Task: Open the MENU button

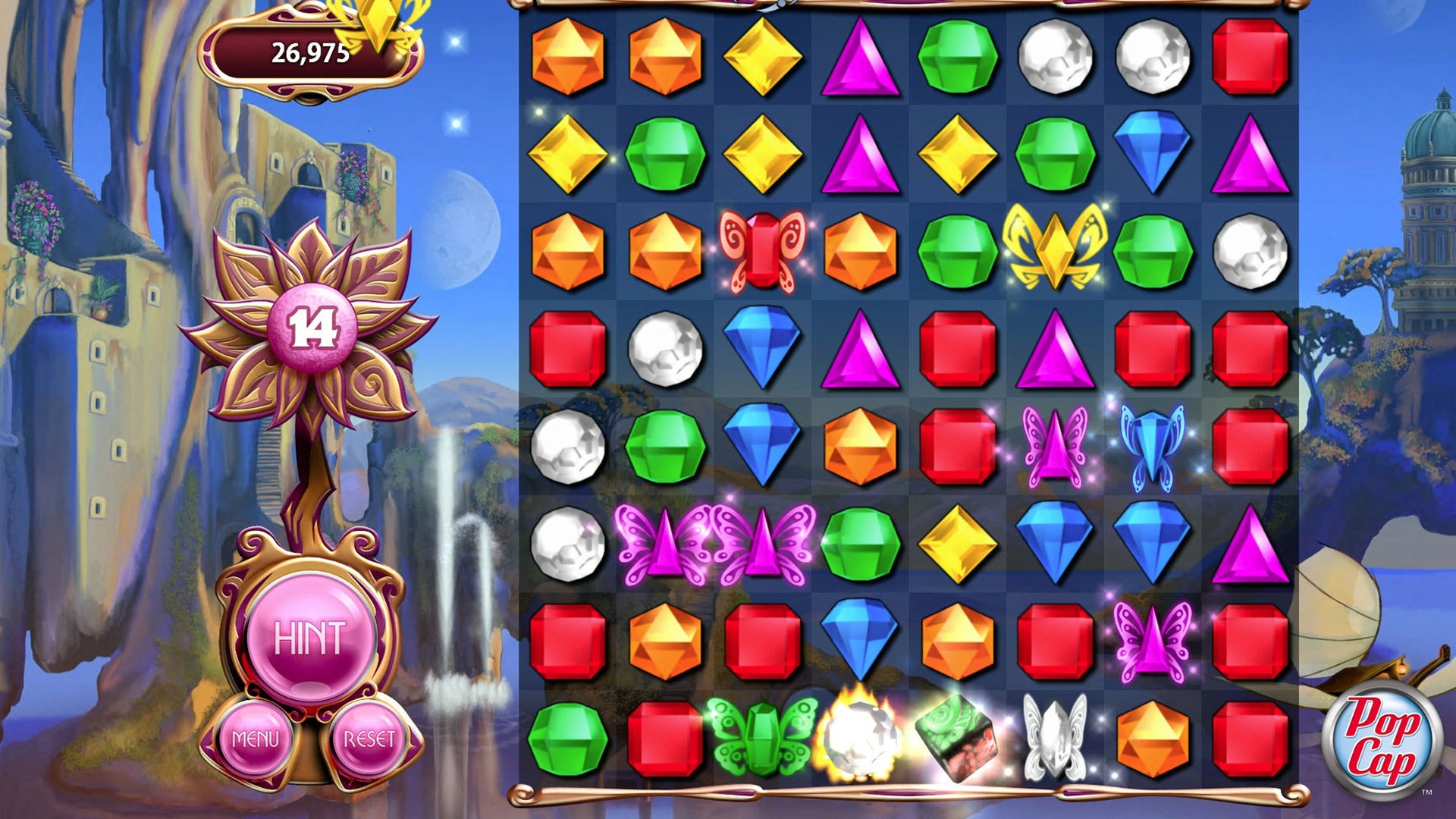Action: point(256,739)
